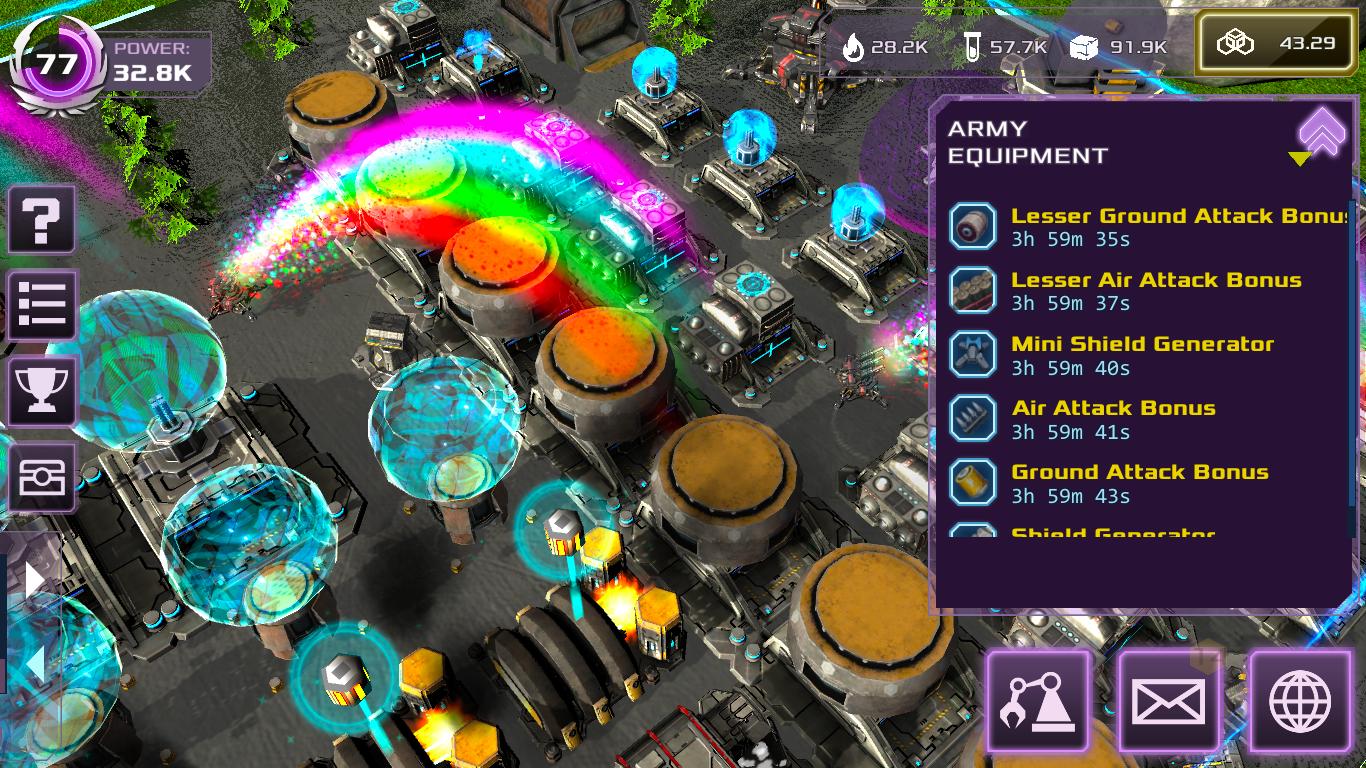This screenshot has width=1366, height=768.
Task: Open the trophy achievements button
Action: [42, 391]
